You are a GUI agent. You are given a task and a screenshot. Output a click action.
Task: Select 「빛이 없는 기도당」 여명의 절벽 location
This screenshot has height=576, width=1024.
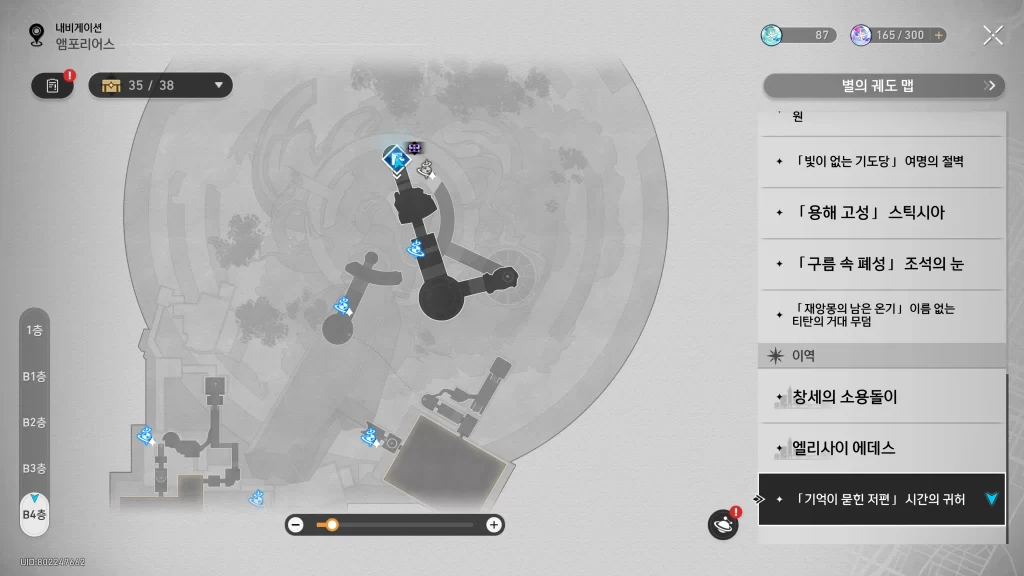click(x=880, y=161)
